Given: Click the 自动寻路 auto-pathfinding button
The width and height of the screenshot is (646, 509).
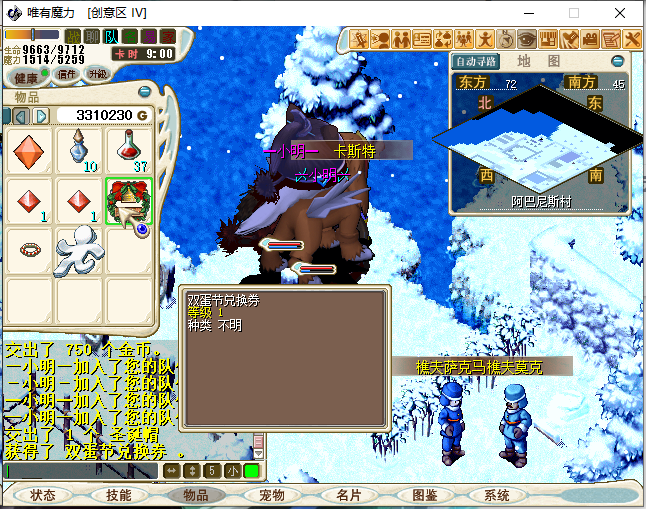Looking at the screenshot, I should click(476, 61).
